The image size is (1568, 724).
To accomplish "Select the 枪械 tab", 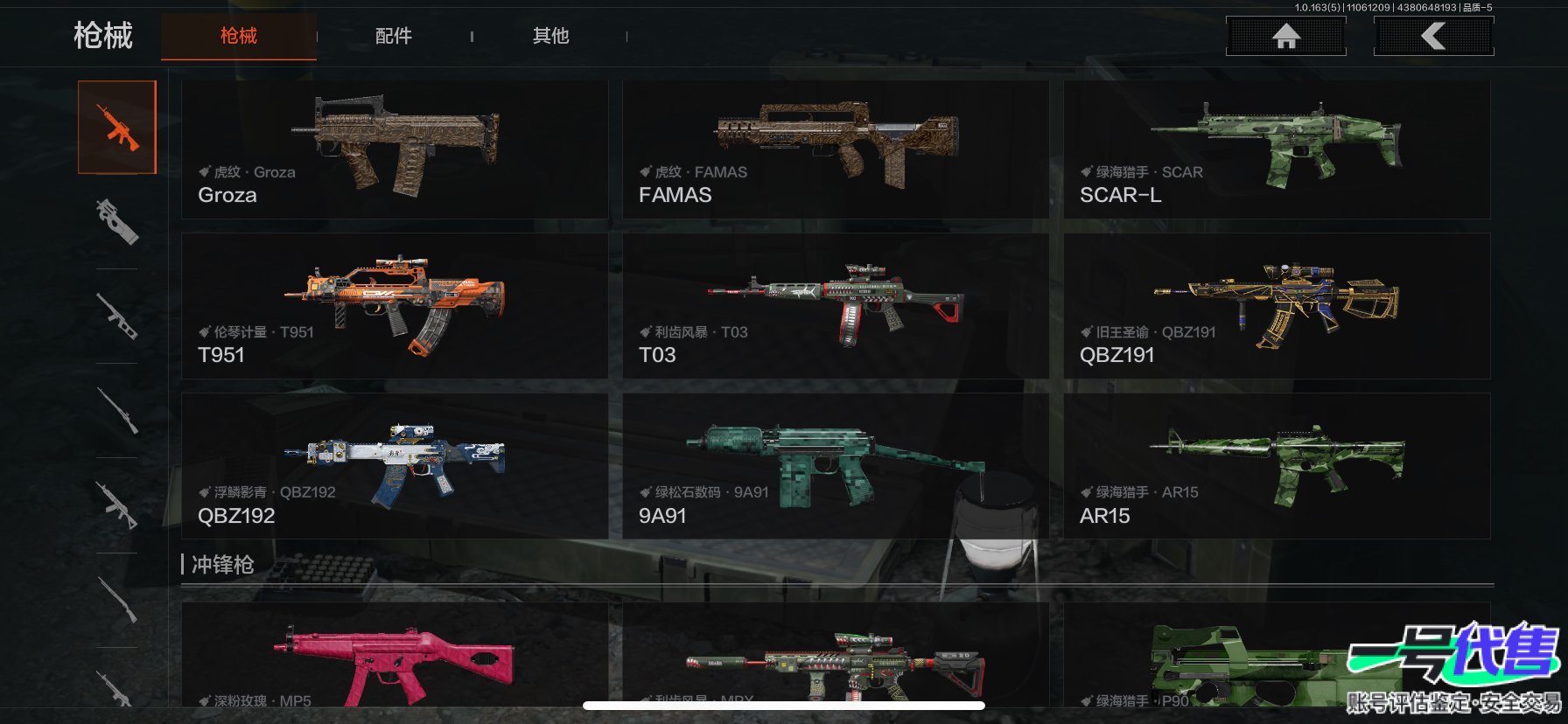I will tap(239, 36).
